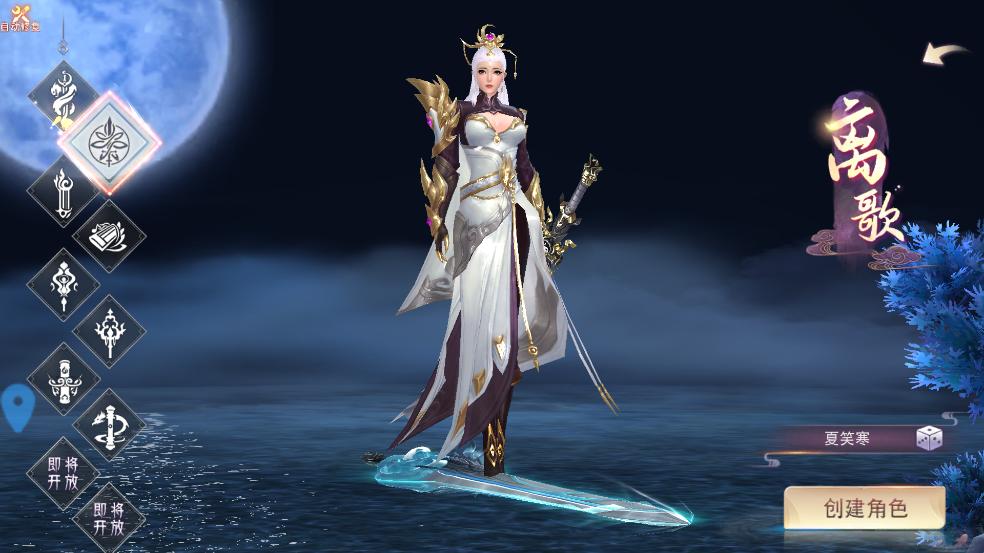
Task: Select the highlighted lotus flower class emblem
Action: point(109,143)
